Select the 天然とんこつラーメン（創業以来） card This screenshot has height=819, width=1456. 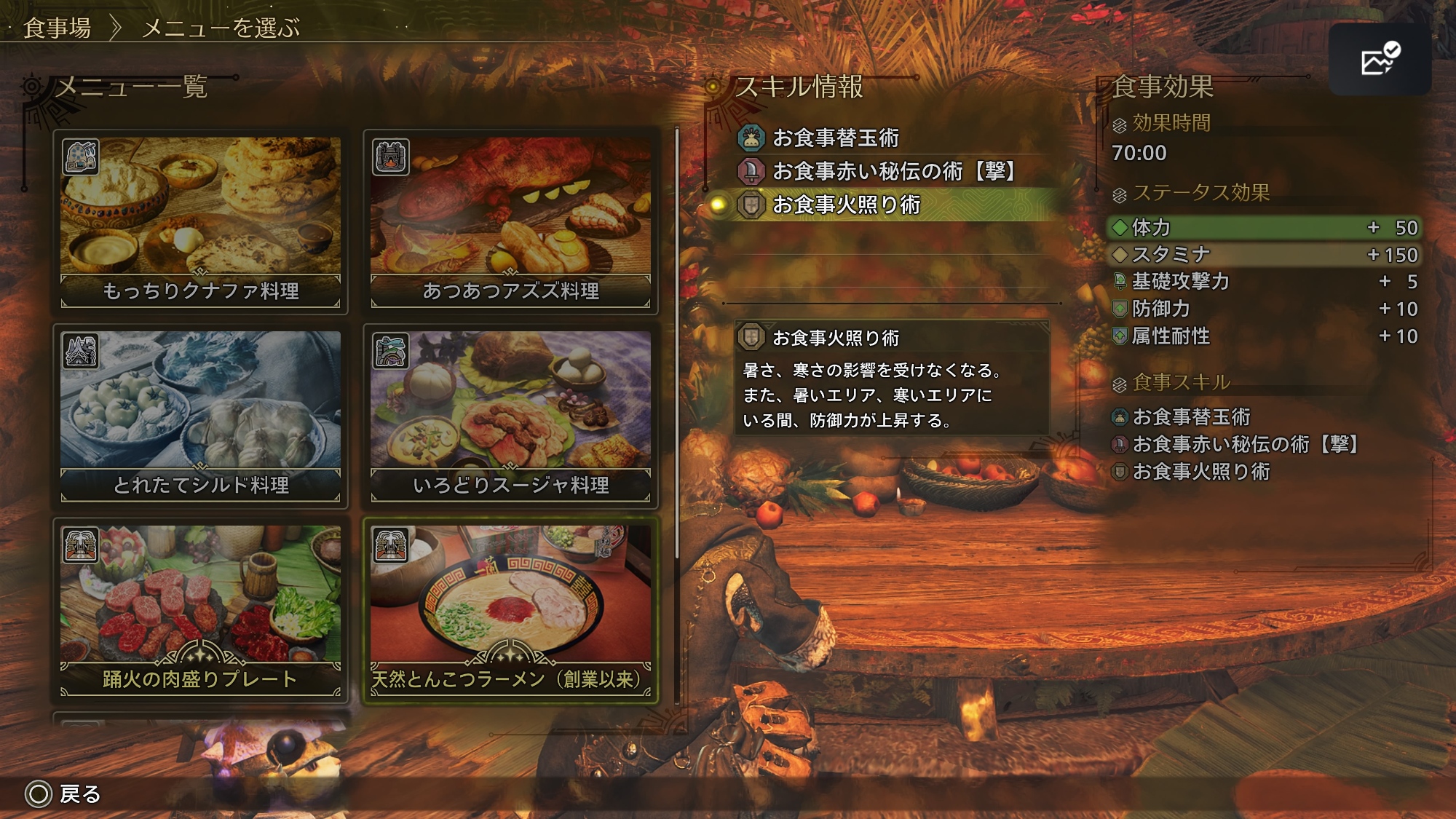coord(510,610)
